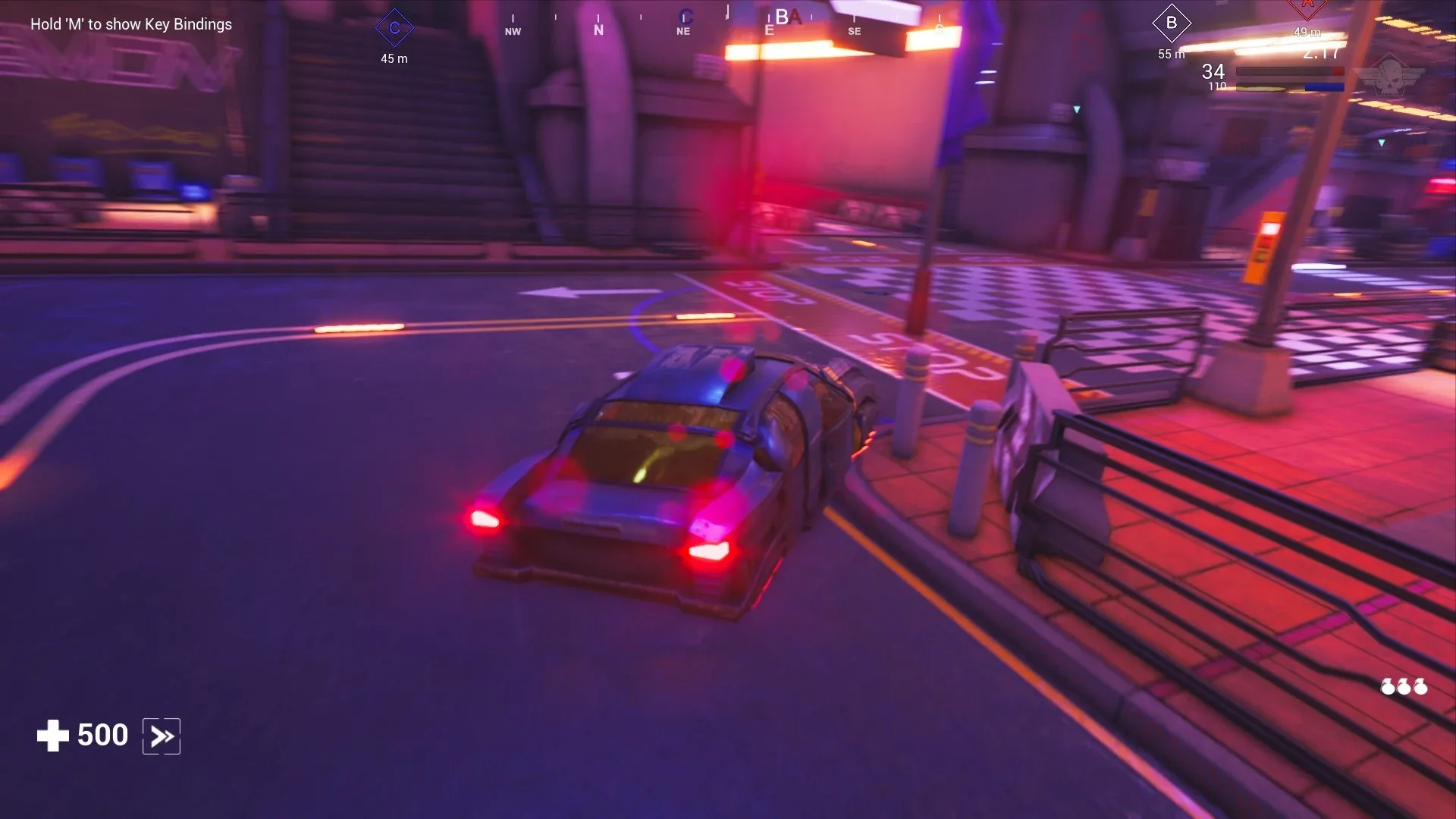
Task: Select waypoint marker C on the compass
Action: tap(393, 27)
